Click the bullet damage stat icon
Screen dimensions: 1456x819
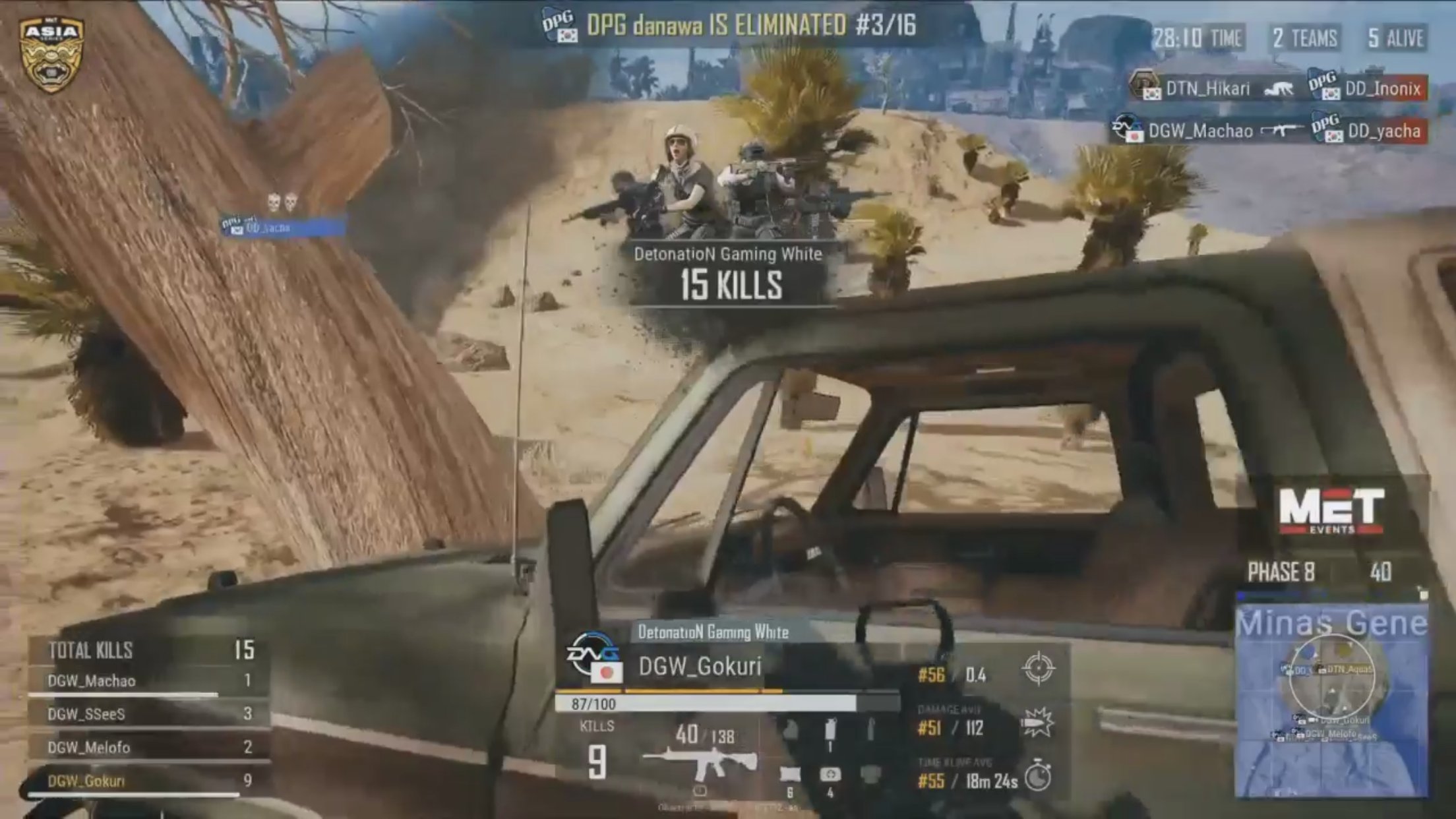coord(1037,723)
